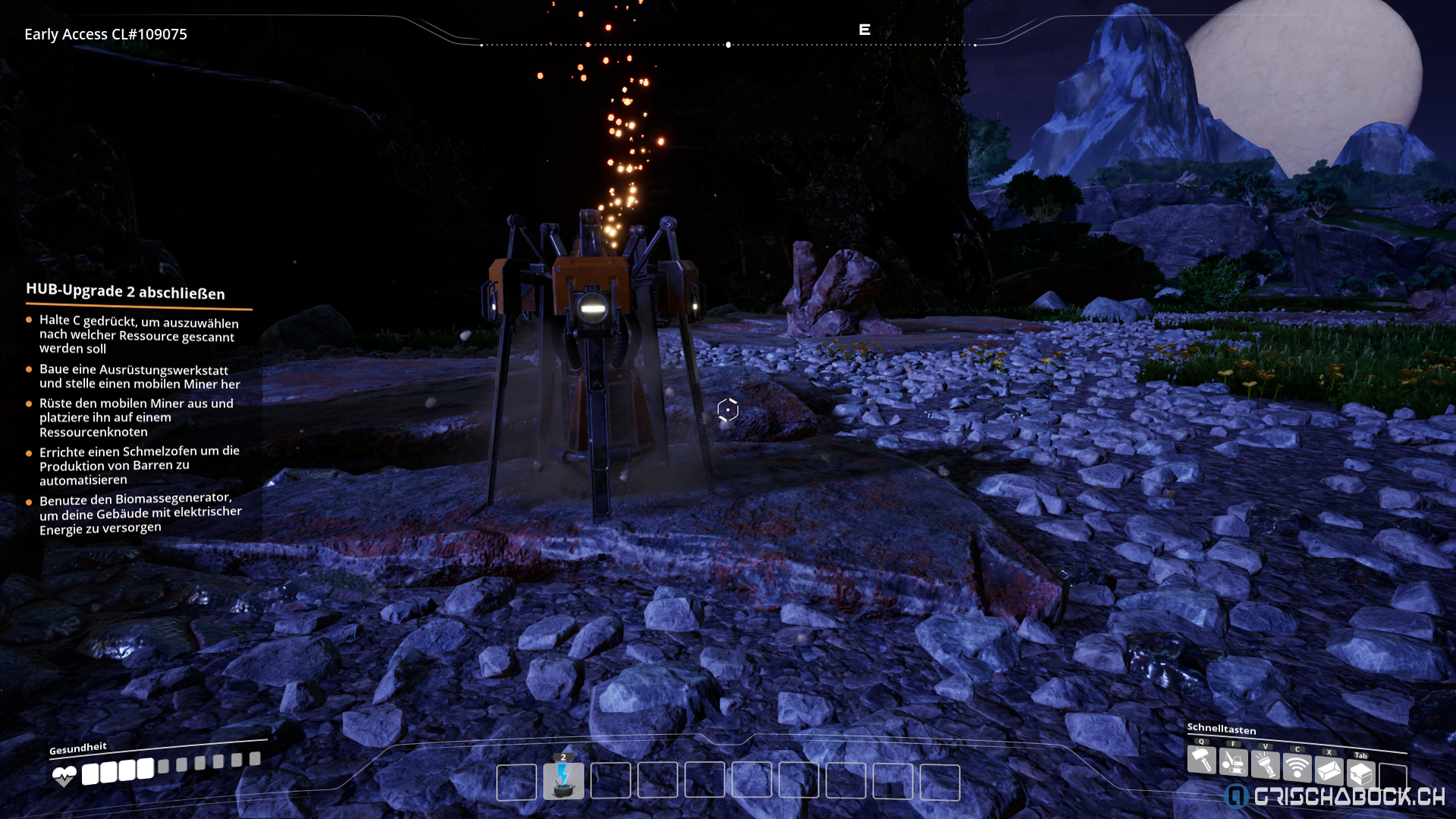Toggle the flashlight shortcut icon

coord(1265,764)
